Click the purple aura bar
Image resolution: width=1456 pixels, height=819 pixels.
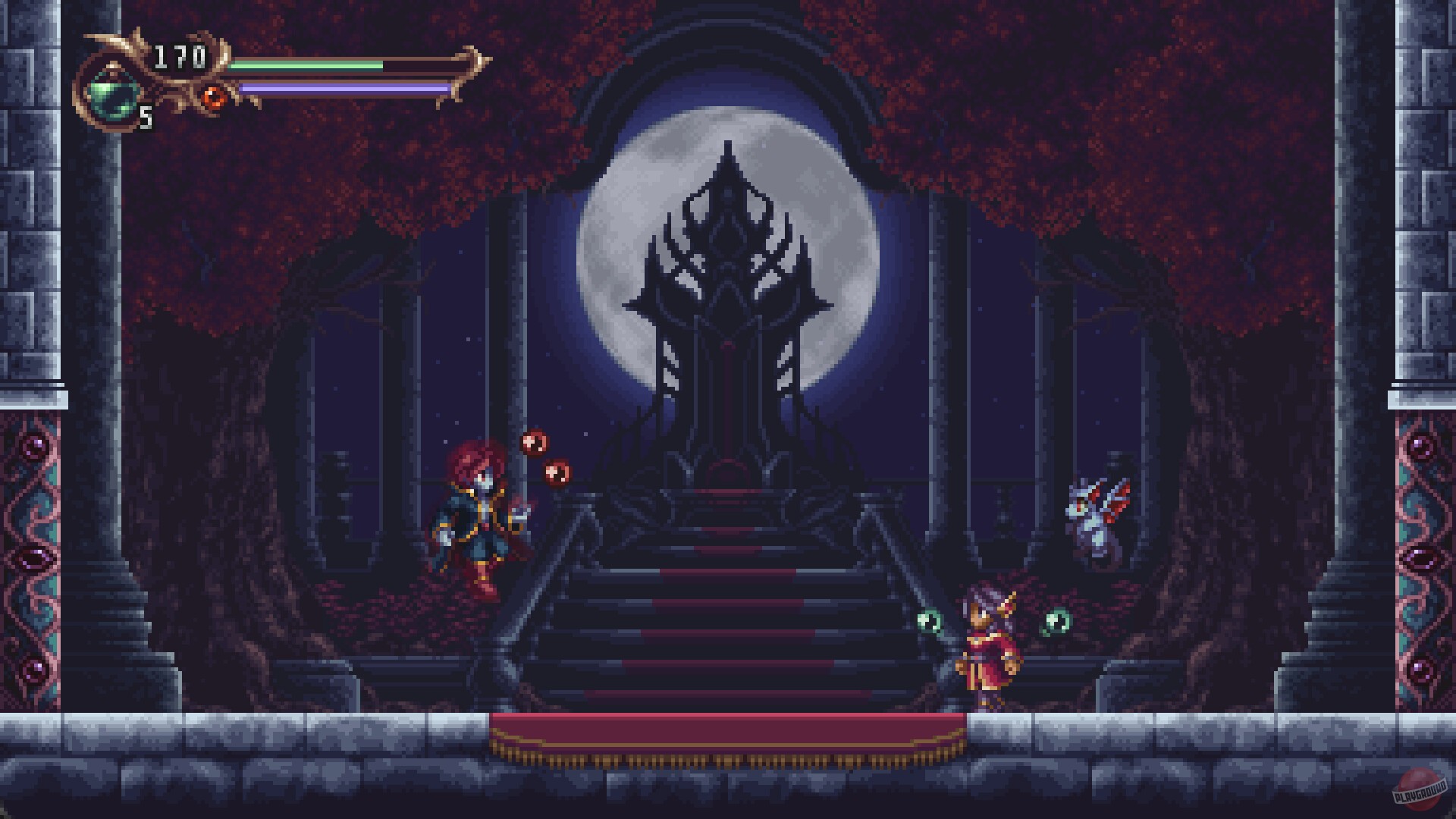[x=340, y=88]
